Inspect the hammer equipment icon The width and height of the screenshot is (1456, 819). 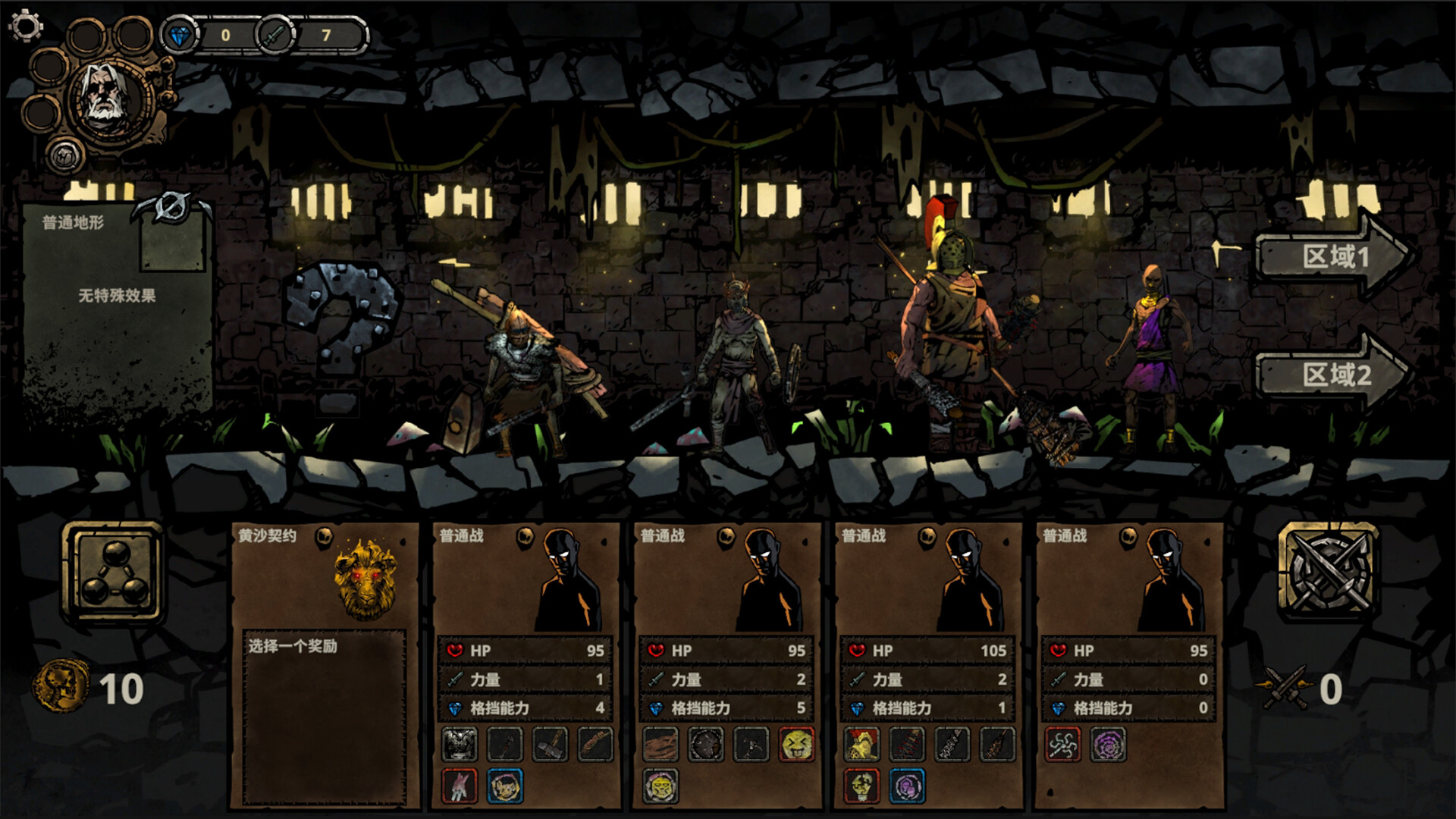click(550, 745)
